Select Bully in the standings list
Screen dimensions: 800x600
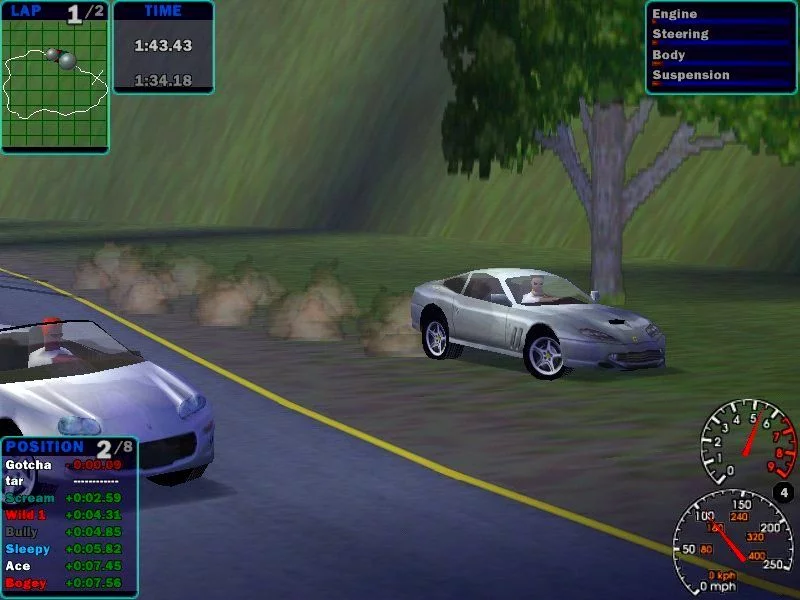tap(22, 532)
